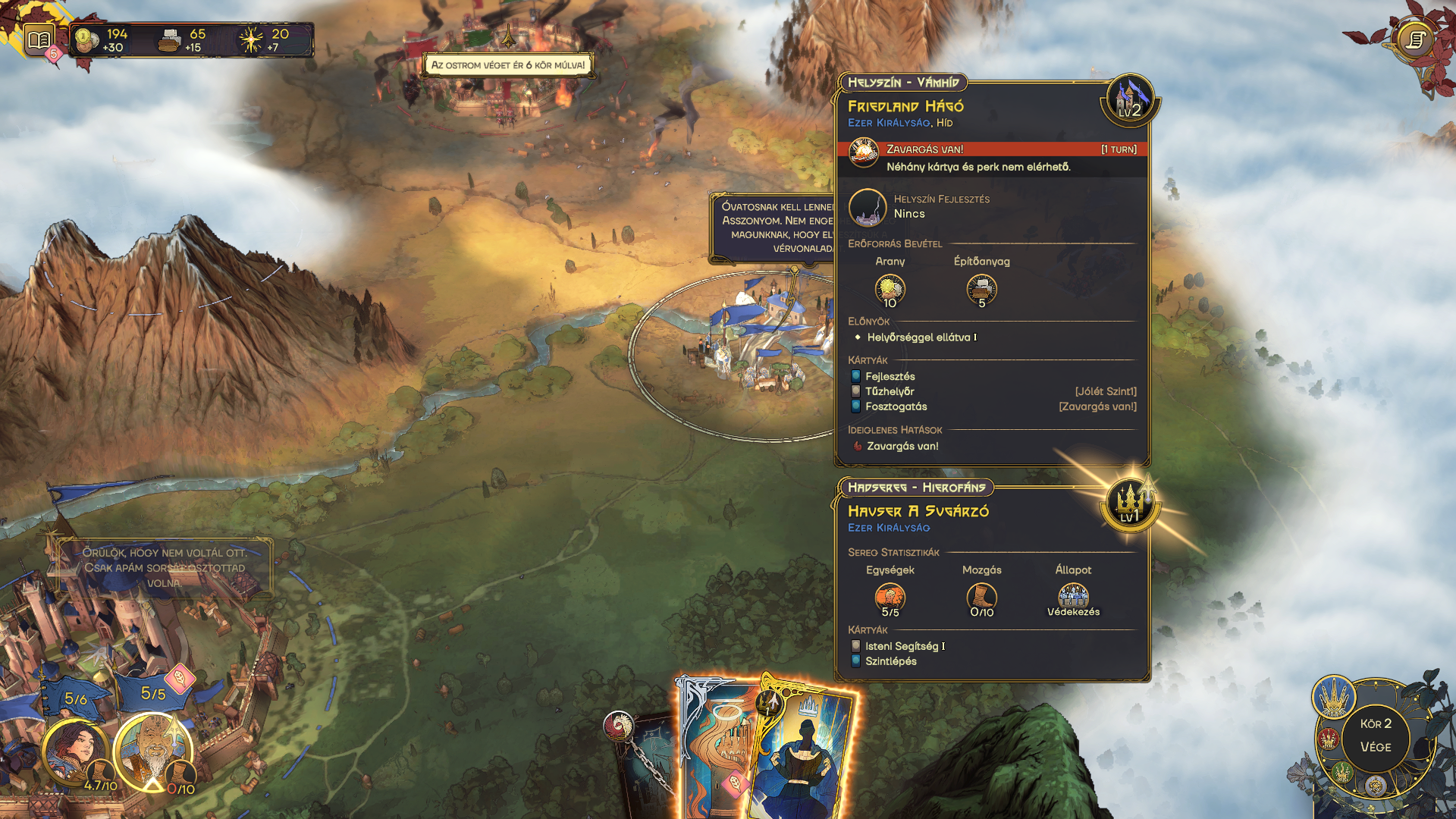The image size is (1456, 819).
Task: Open the Isteni Segítség I card entry
Action: point(904,646)
